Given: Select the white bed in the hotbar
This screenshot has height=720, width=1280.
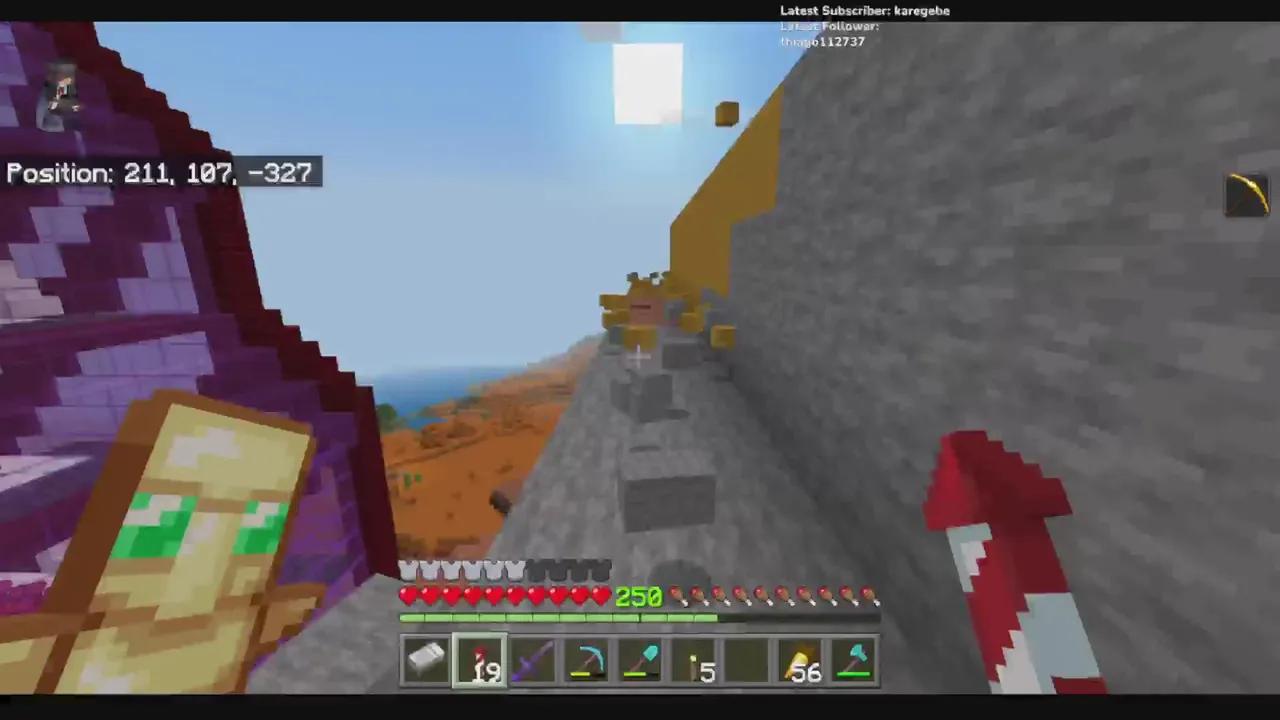Looking at the screenshot, I should tap(425, 660).
